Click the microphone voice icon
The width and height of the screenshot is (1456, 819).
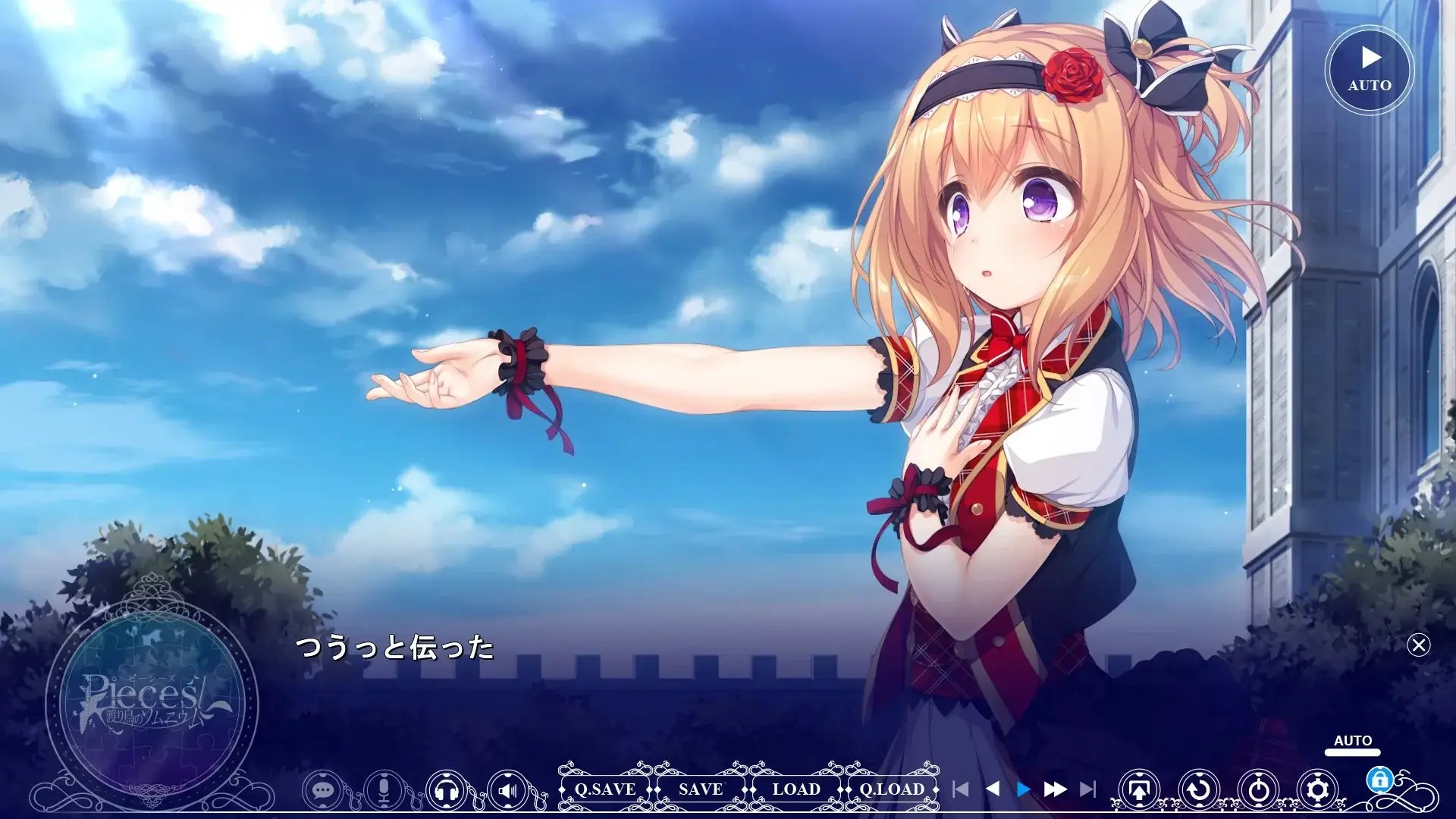click(x=384, y=790)
